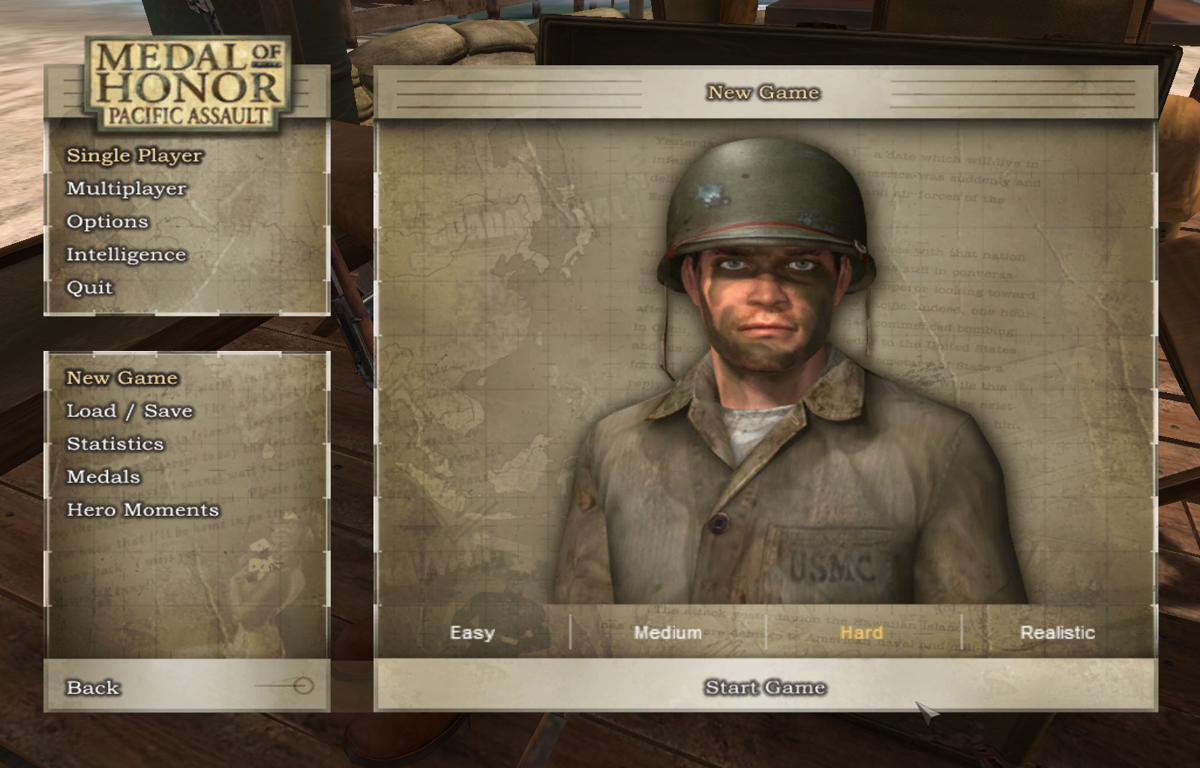The width and height of the screenshot is (1200, 768).
Task: Select Easy difficulty
Action: tap(472, 633)
